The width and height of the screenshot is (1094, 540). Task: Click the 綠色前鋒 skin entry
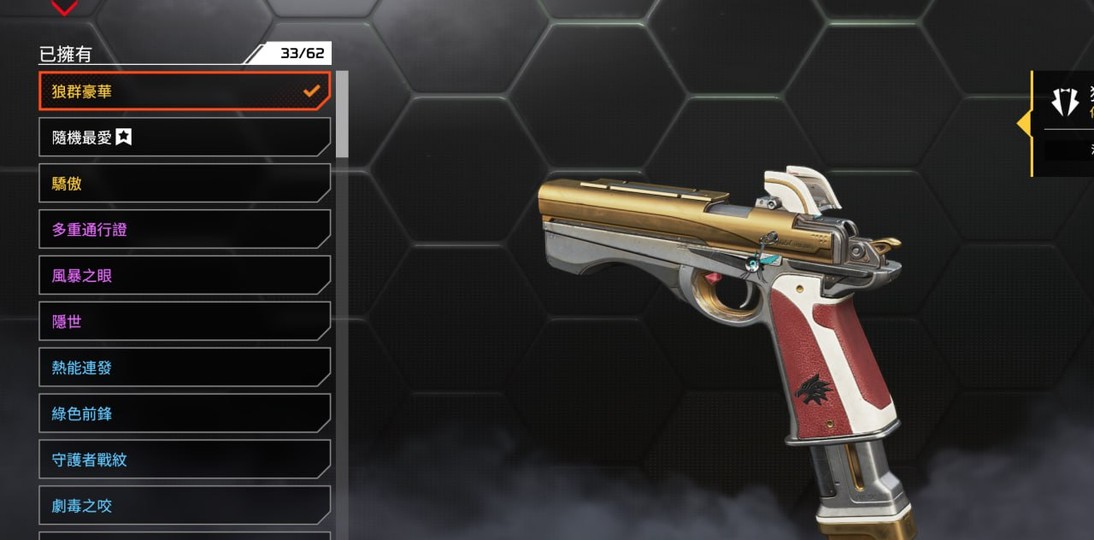click(184, 413)
